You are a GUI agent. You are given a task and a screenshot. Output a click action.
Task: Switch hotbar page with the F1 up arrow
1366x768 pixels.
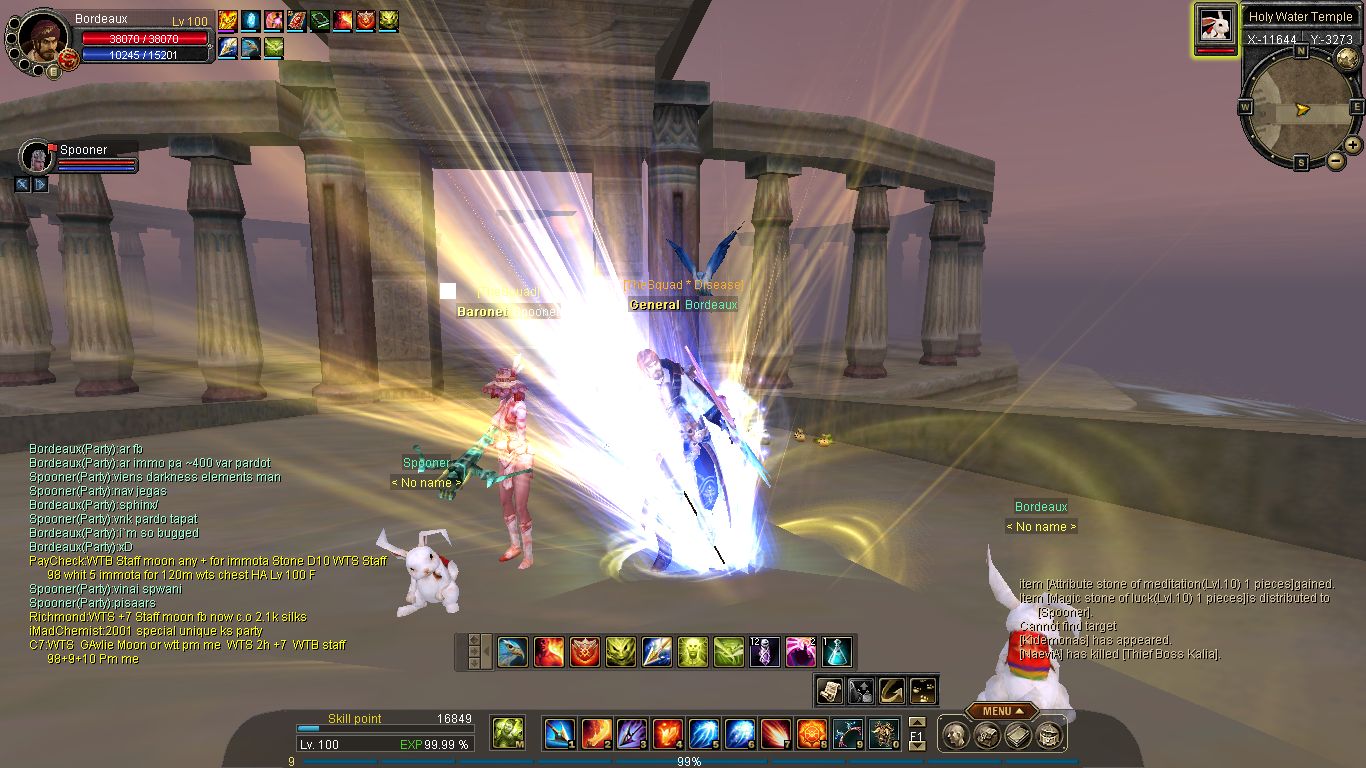click(x=917, y=722)
